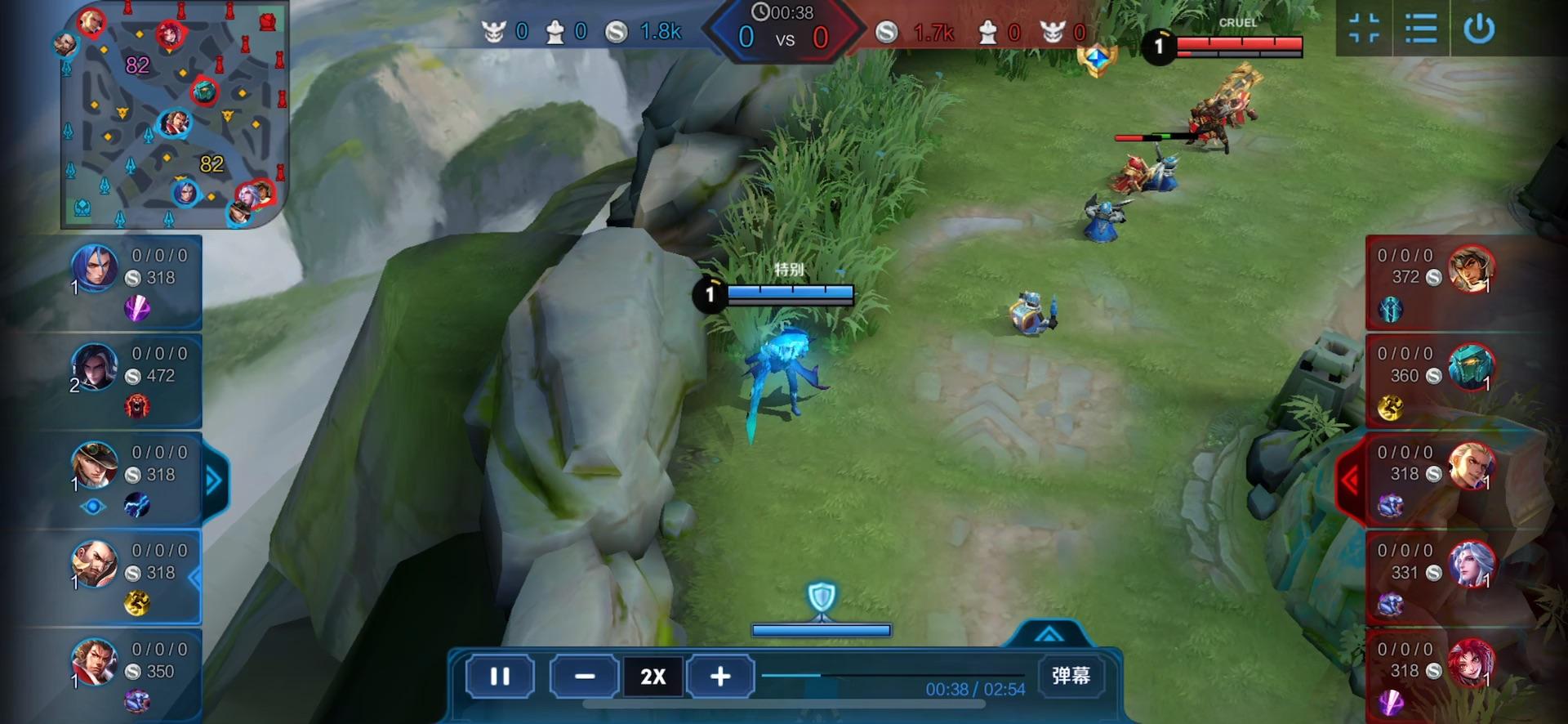Decrease replay speed with the minus button
This screenshot has width=1568, height=724.
click(x=584, y=677)
